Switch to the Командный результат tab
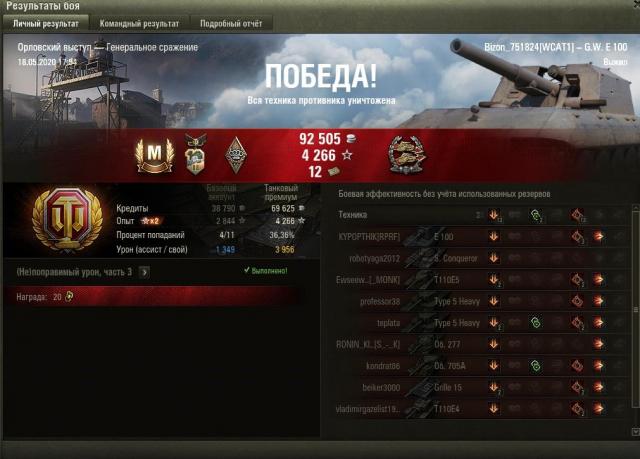The image size is (640, 459). [140, 22]
